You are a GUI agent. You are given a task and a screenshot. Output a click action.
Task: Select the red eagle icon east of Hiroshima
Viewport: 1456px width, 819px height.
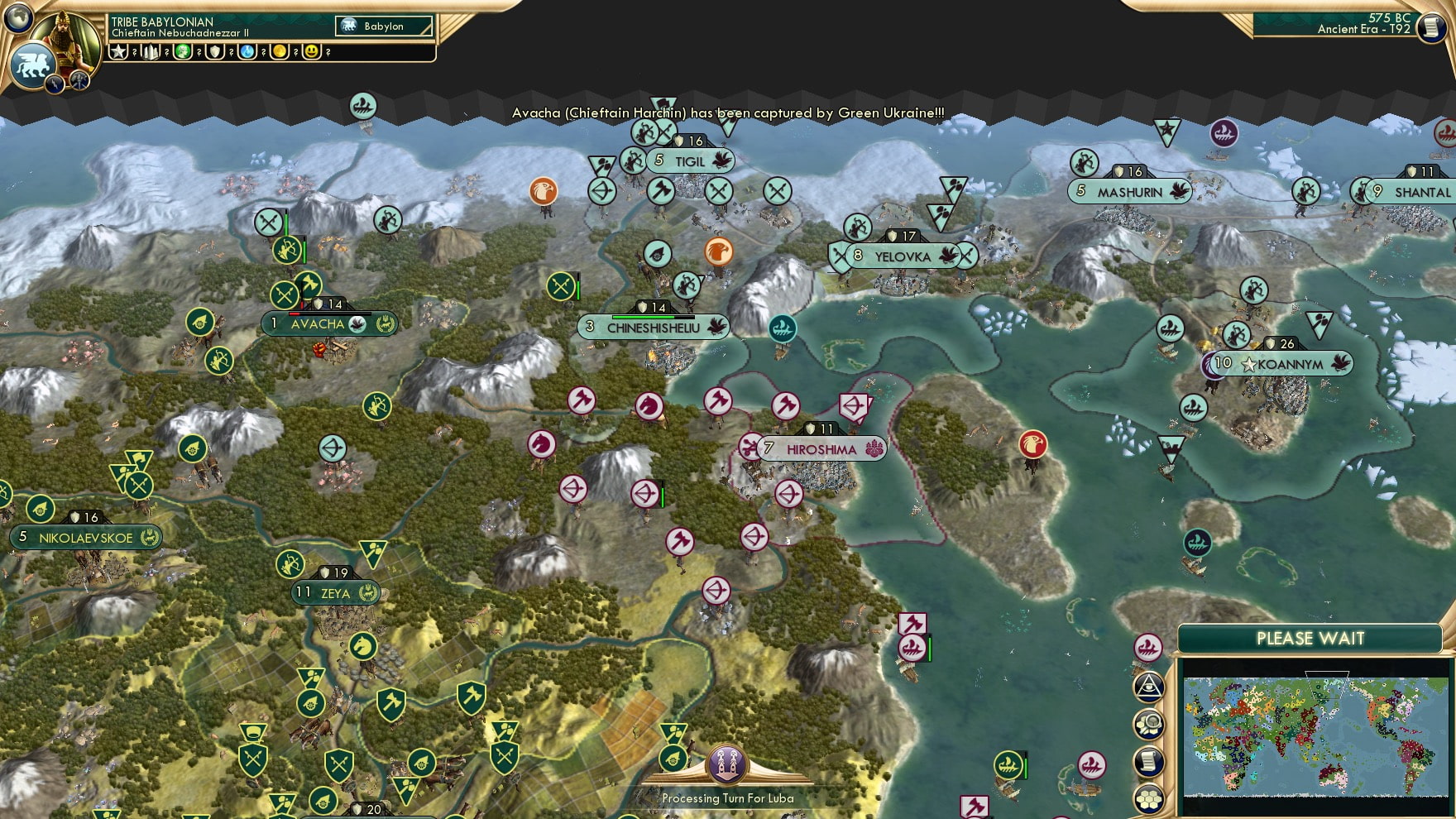coord(1035,444)
